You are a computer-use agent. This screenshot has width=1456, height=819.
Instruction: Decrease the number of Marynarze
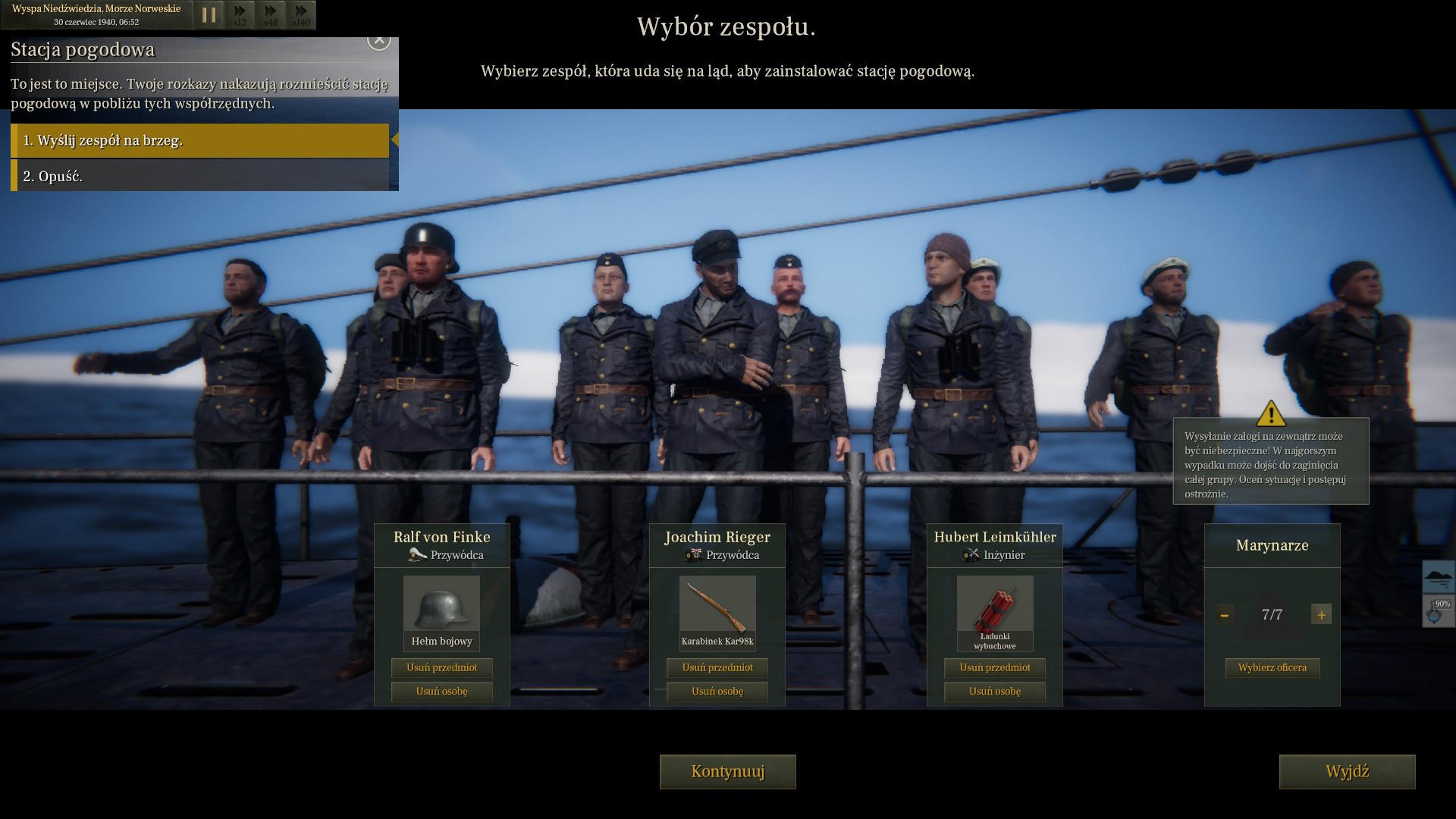coord(1224,615)
